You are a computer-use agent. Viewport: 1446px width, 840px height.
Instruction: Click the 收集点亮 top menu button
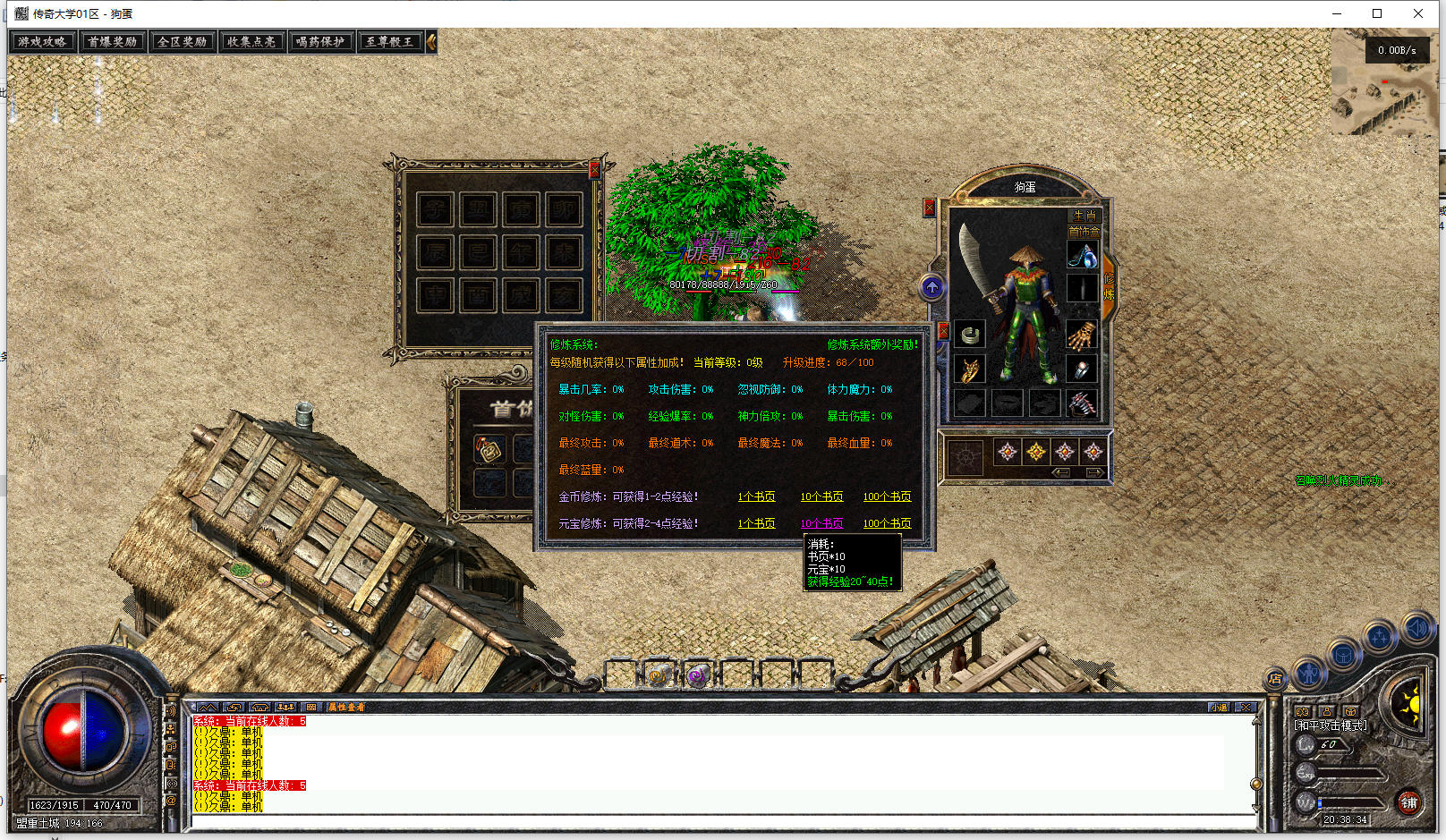coord(251,42)
